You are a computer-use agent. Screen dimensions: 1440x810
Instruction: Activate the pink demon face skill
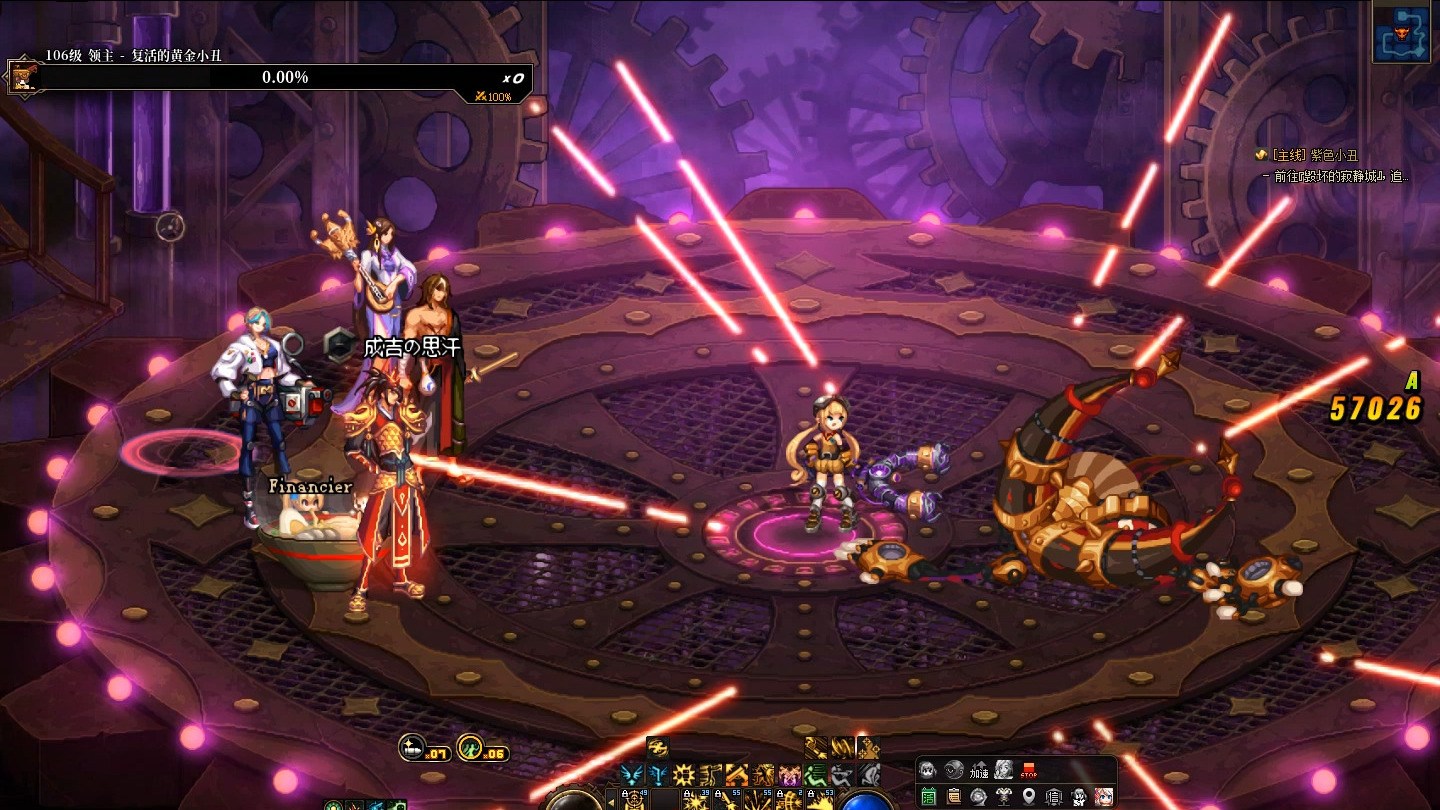pos(790,774)
